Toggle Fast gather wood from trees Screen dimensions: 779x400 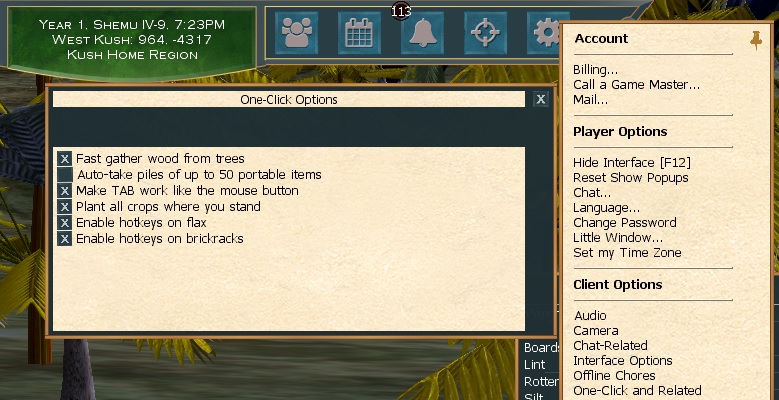coord(65,159)
